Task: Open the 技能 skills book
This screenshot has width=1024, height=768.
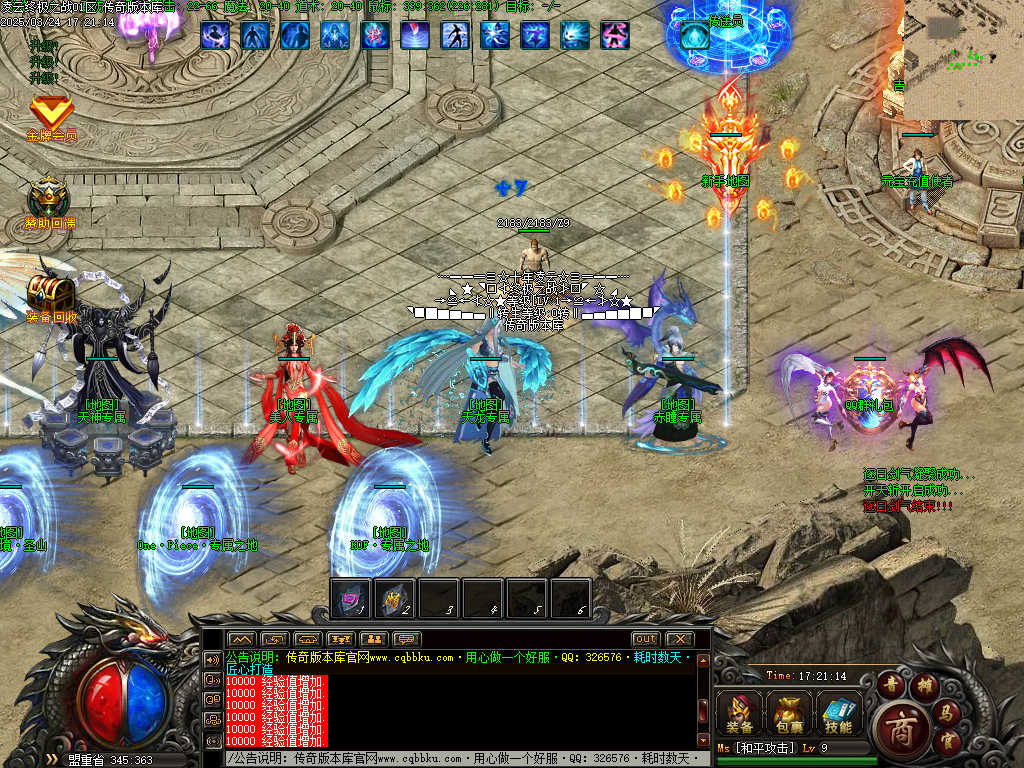Action: [x=839, y=711]
